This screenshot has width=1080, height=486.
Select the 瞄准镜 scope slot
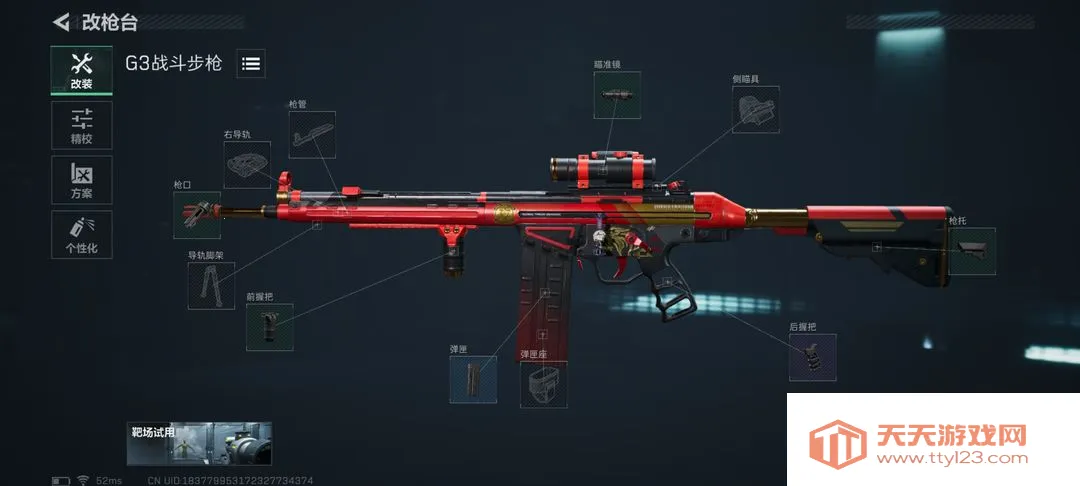click(617, 95)
